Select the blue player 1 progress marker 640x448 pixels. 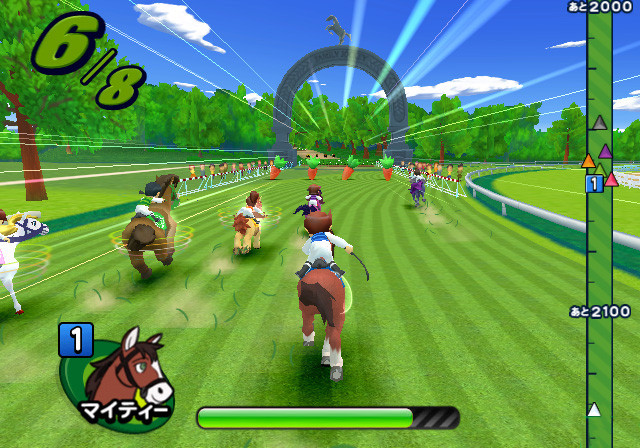(593, 183)
